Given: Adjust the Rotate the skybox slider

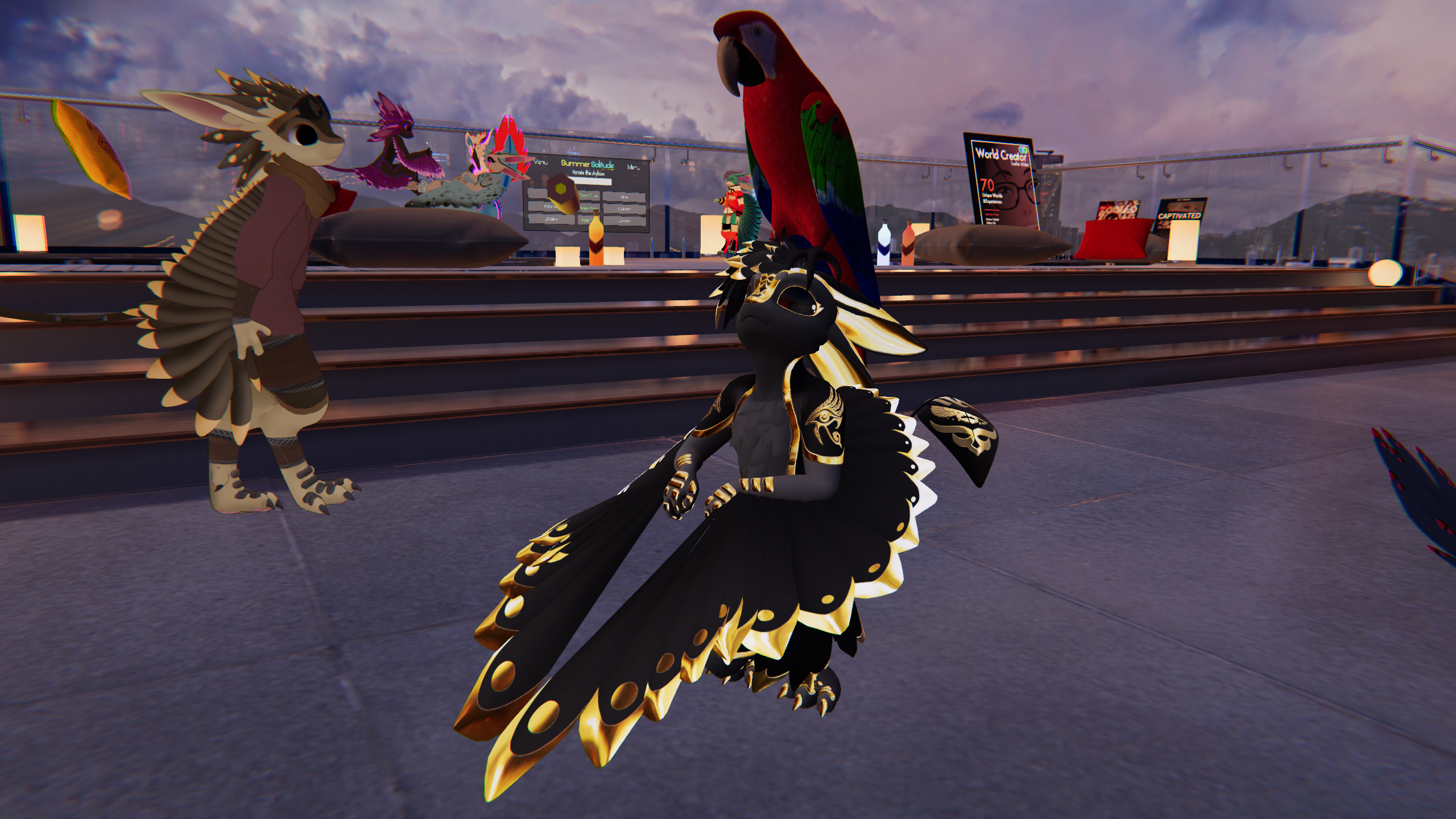Looking at the screenshot, I should pos(589,181).
